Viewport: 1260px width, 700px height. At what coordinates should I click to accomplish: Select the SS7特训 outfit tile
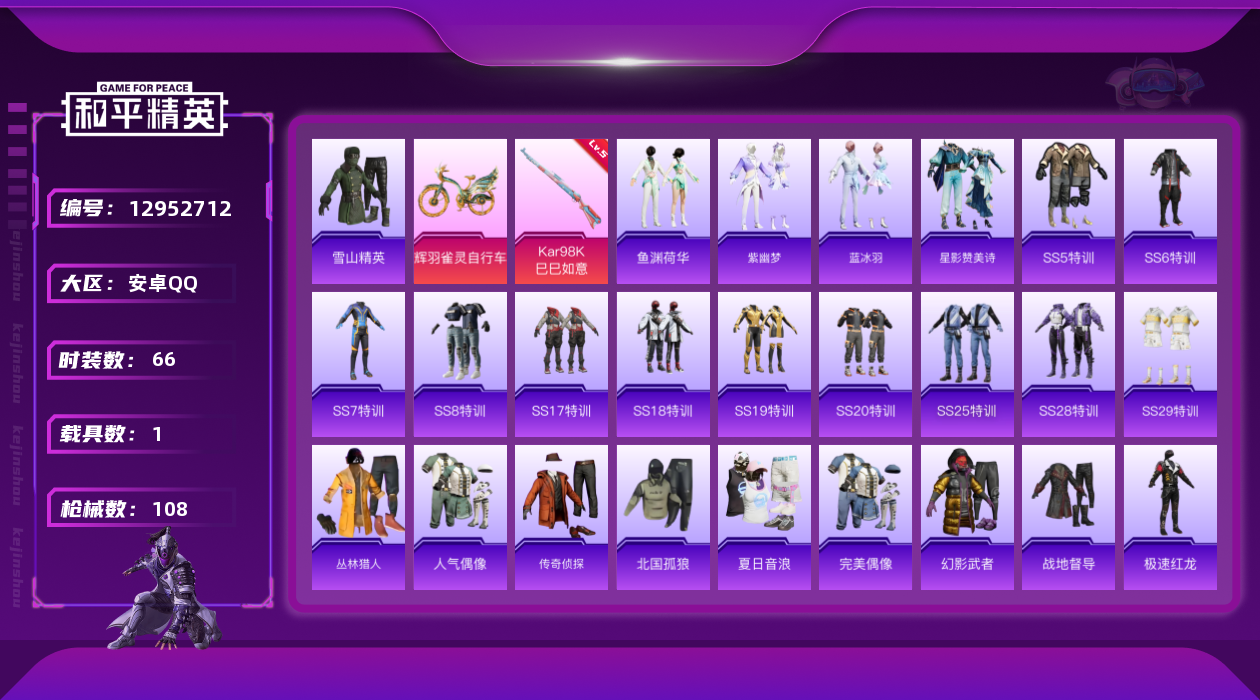(x=358, y=364)
